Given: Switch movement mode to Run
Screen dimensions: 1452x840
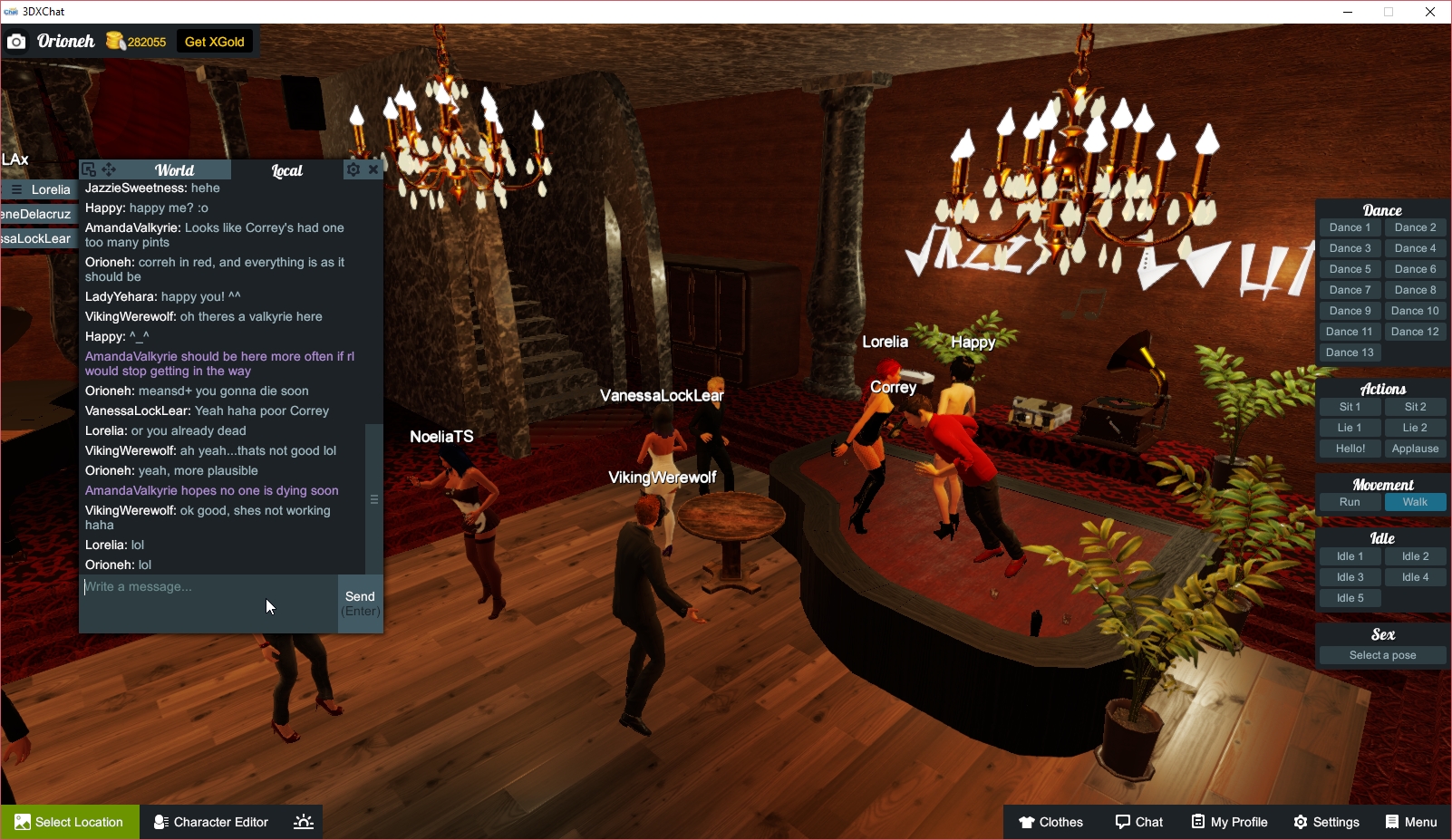Looking at the screenshot, I should click(1350, 501).
